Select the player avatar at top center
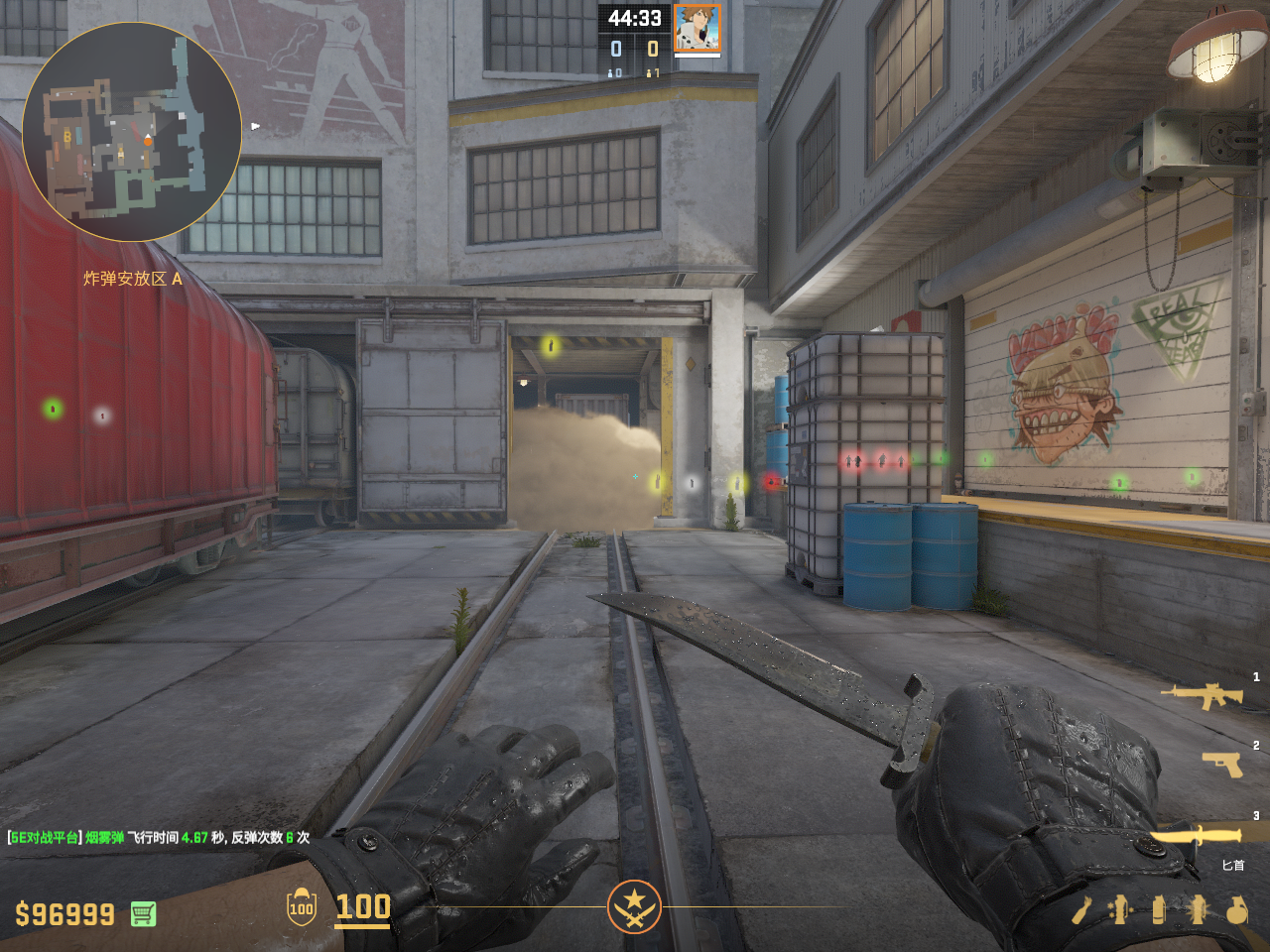 pyautogui.click(x=697, y=28)
